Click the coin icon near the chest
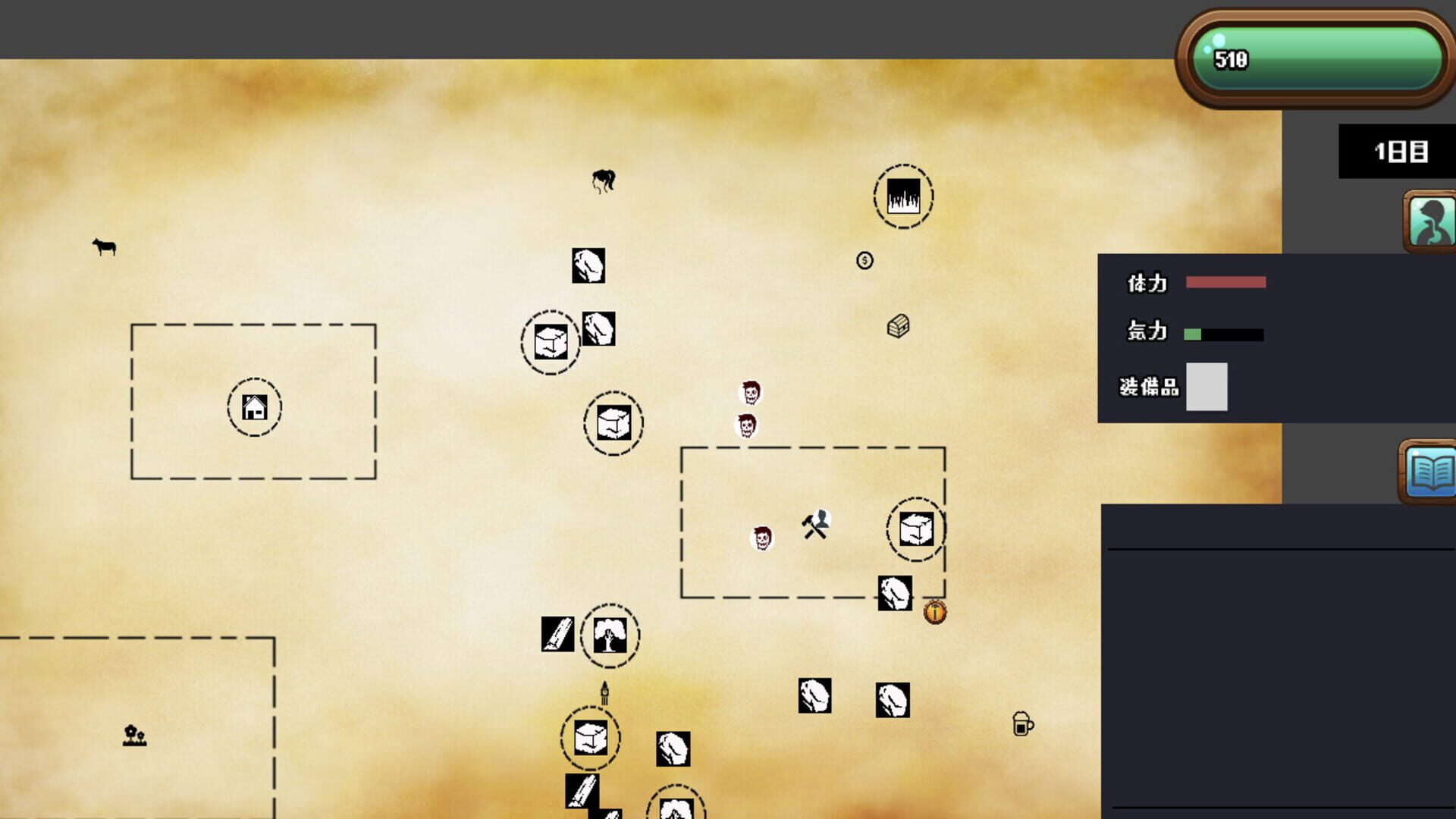1456x819 pixels. [864, 261]
